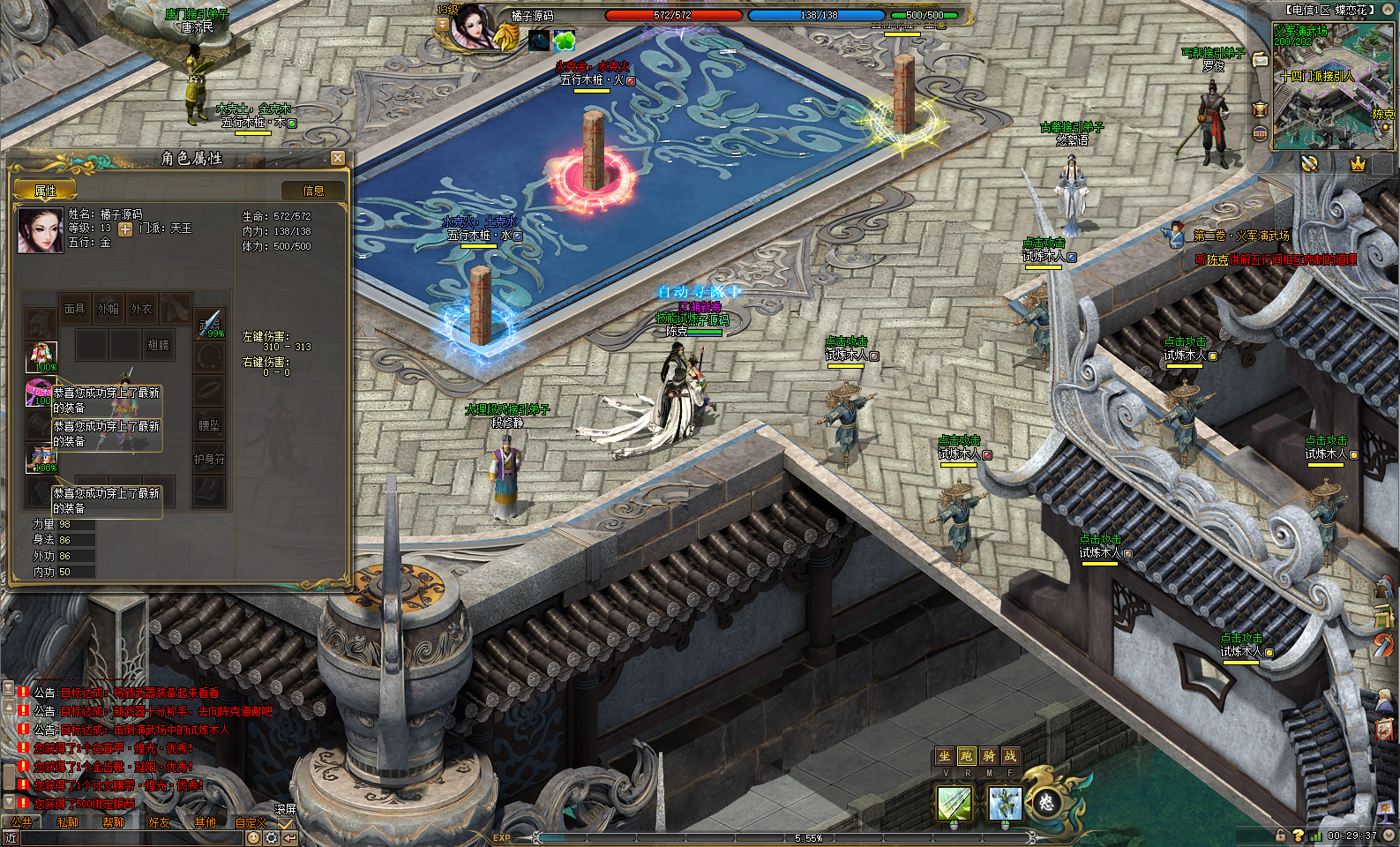
Task: Open the mail envelope icon by minimap
Action: coord(1261,60)
